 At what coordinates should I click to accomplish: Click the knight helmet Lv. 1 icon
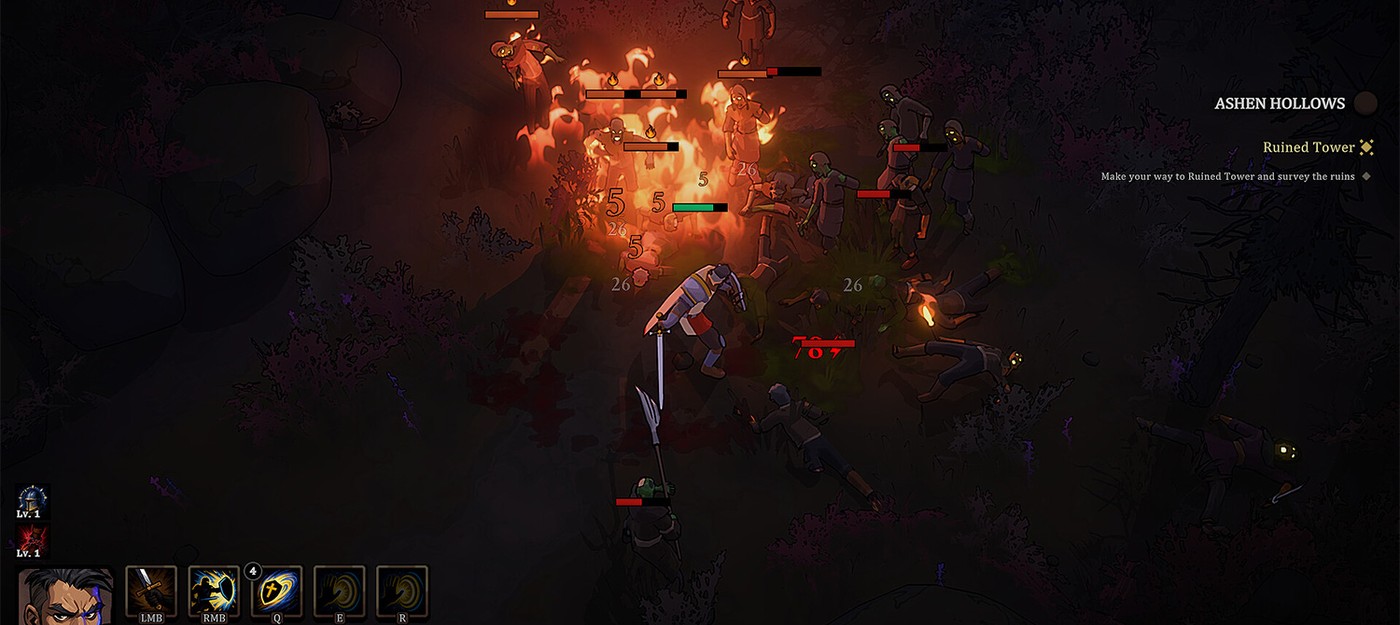(32, 498)
